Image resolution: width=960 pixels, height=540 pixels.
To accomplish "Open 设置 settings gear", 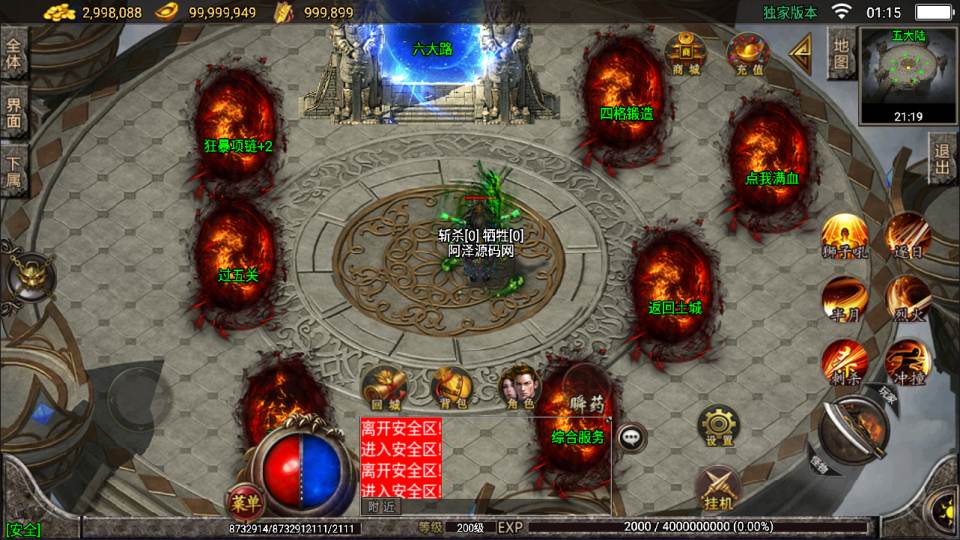I will pyautogui.click(x=718, y=427).
